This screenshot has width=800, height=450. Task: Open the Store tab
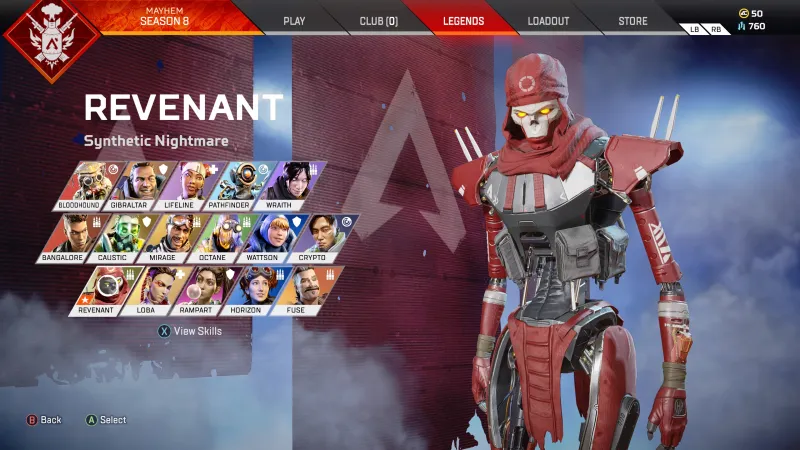[632, 20]
